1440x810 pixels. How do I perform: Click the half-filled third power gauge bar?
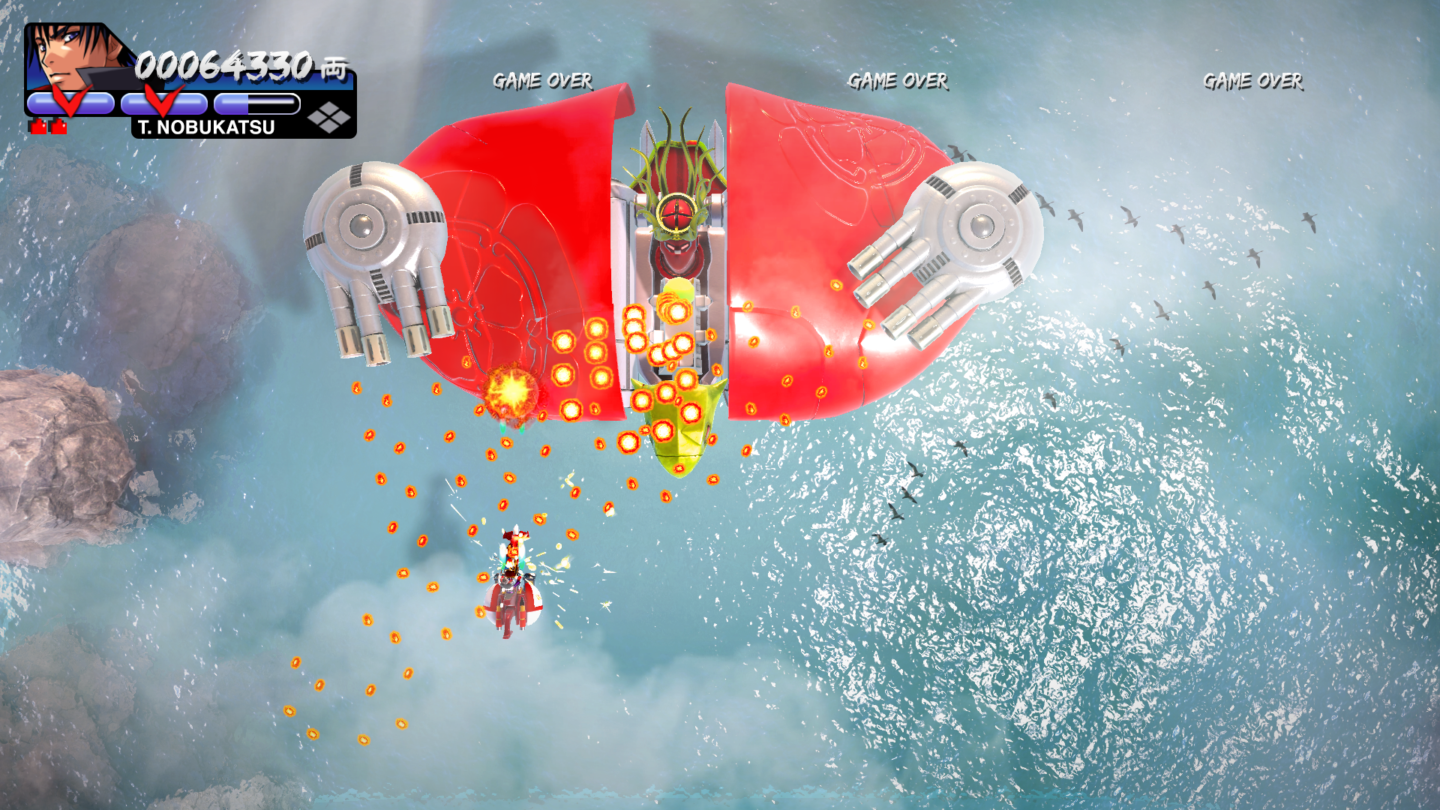[x=256, y=102]
